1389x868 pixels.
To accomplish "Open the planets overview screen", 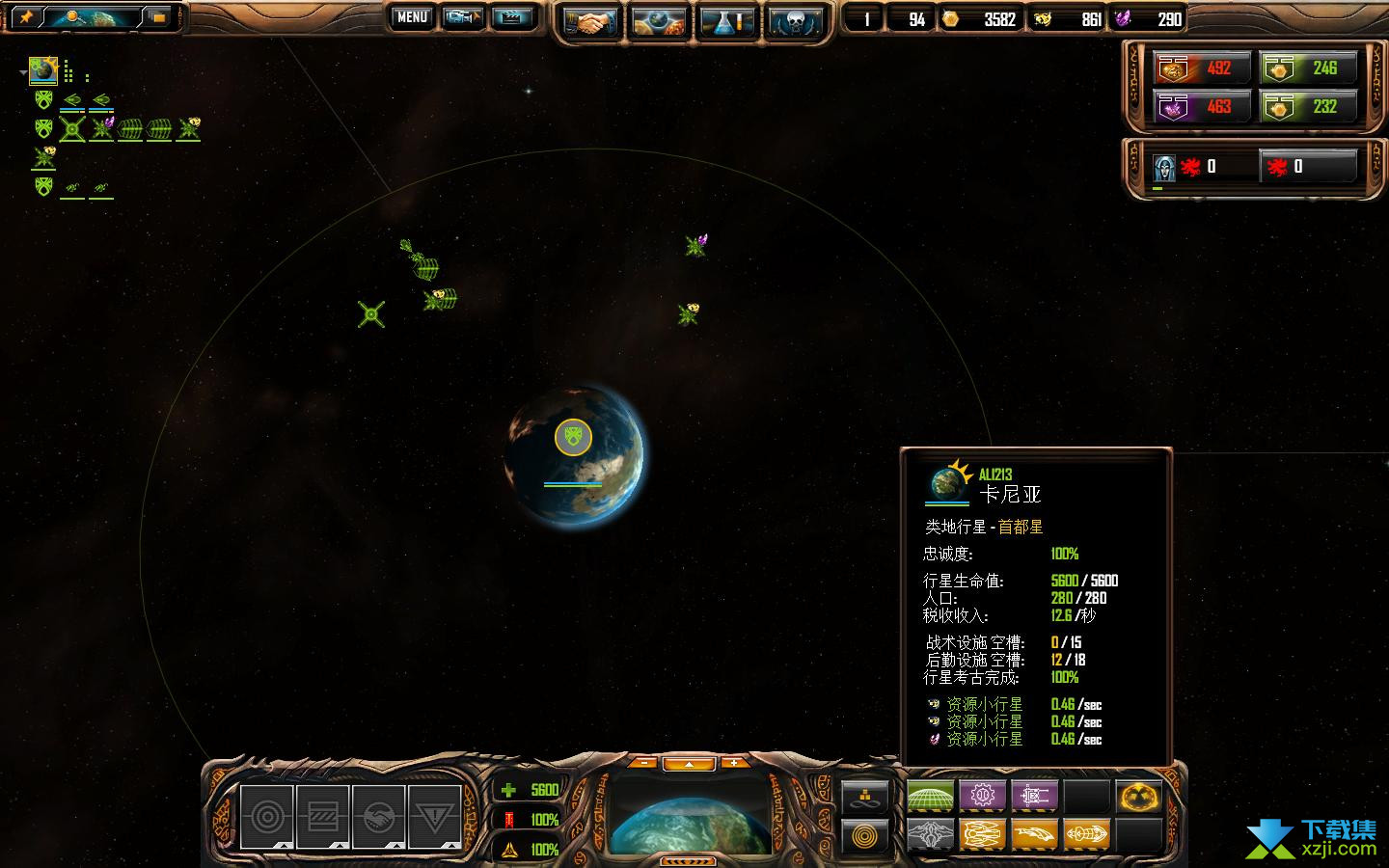I will (x=659, y=21).
